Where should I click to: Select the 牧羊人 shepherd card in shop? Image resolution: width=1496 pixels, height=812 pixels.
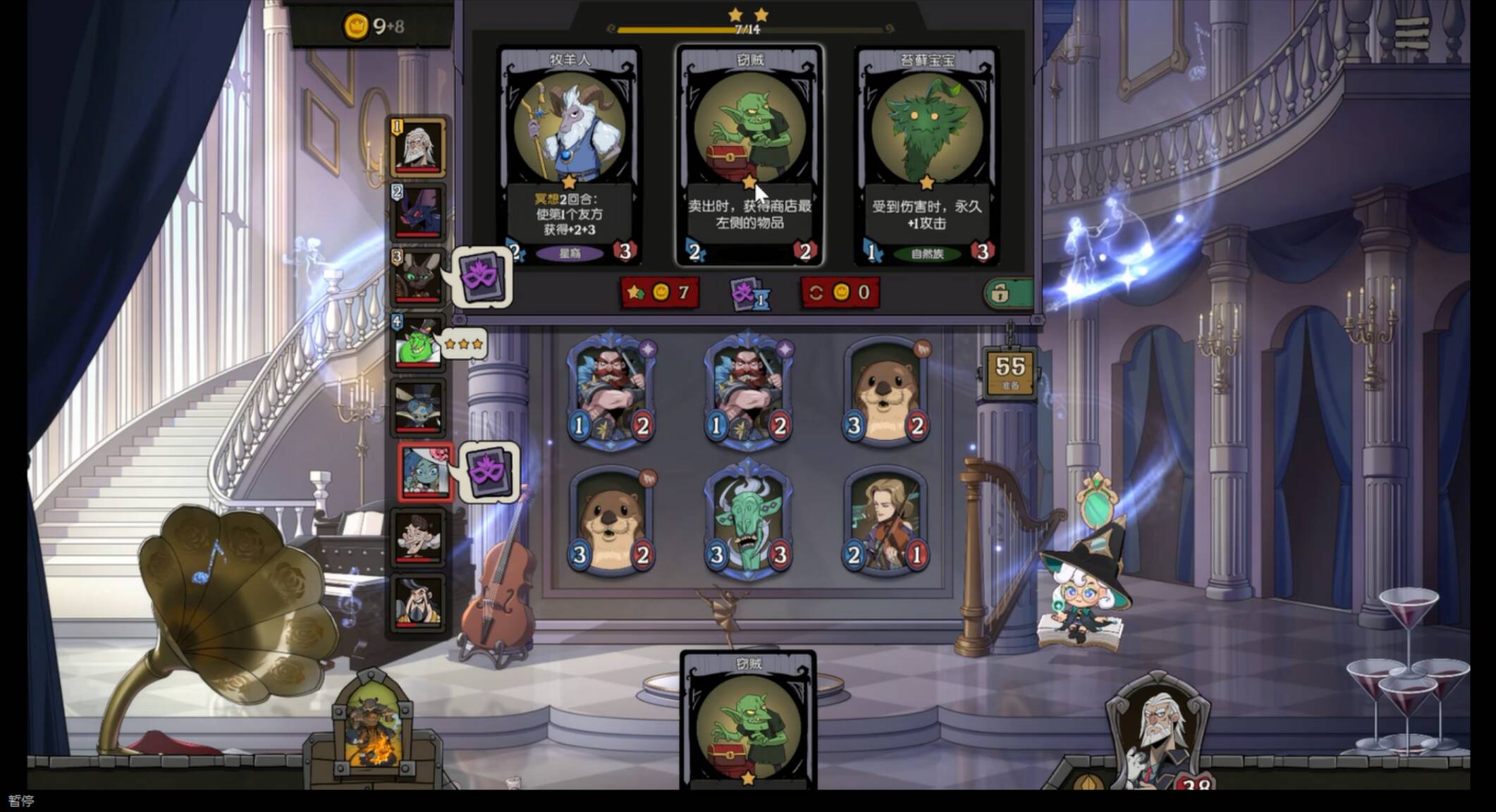click(x=570, y=156)
